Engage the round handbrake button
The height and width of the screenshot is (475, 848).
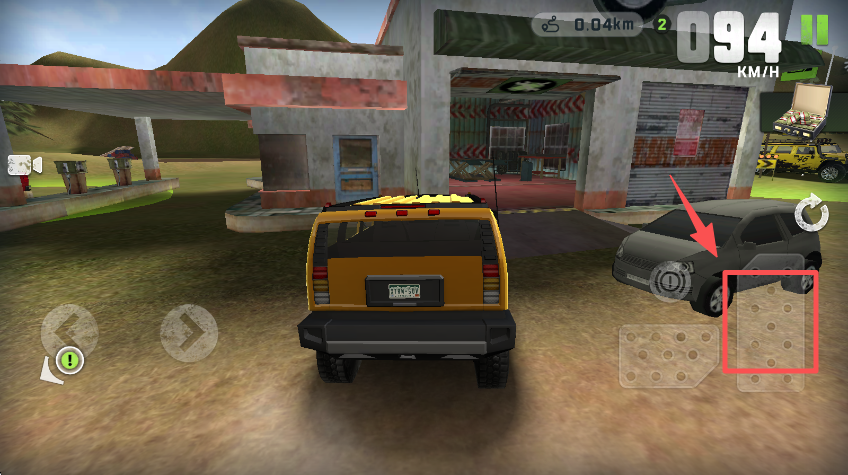coord(668,281)
